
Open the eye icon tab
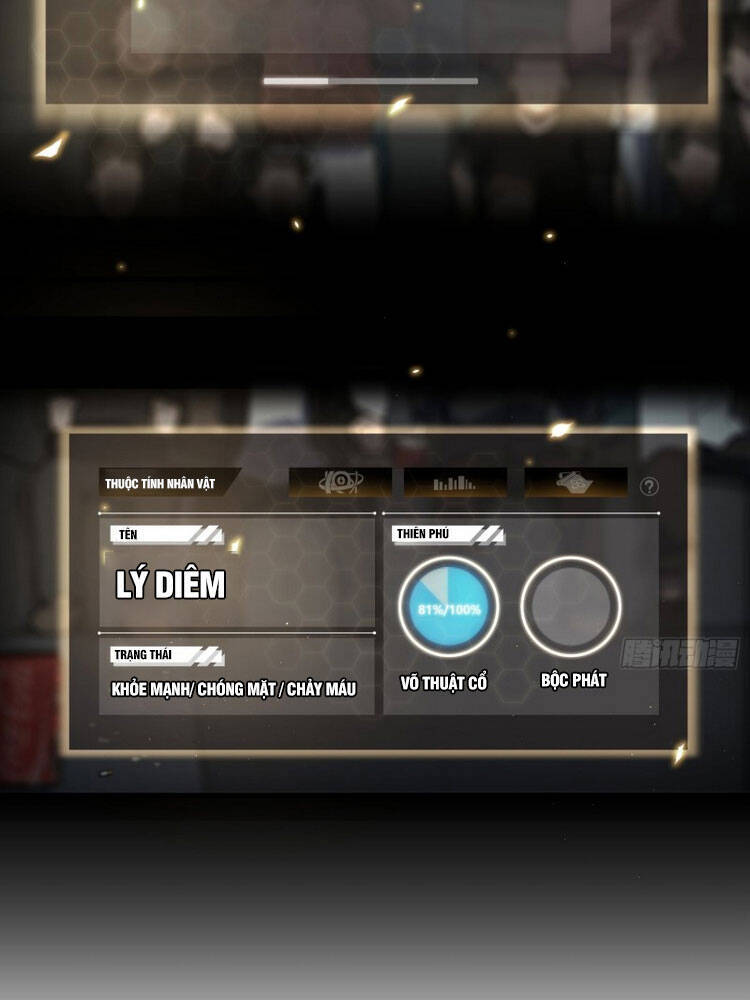tap(340, 483)
